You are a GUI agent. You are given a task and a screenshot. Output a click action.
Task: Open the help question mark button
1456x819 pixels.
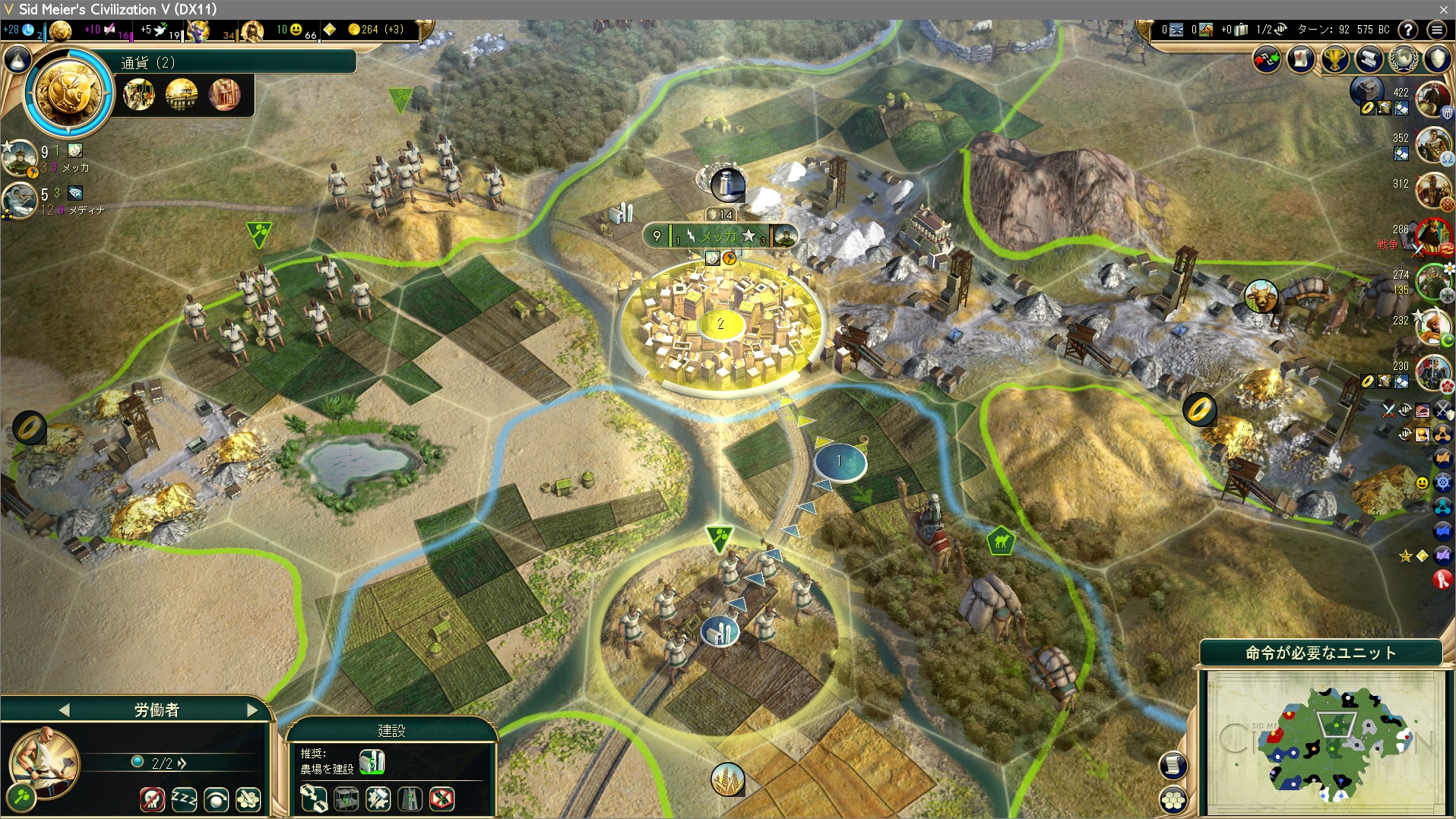tap(1408, 30)
